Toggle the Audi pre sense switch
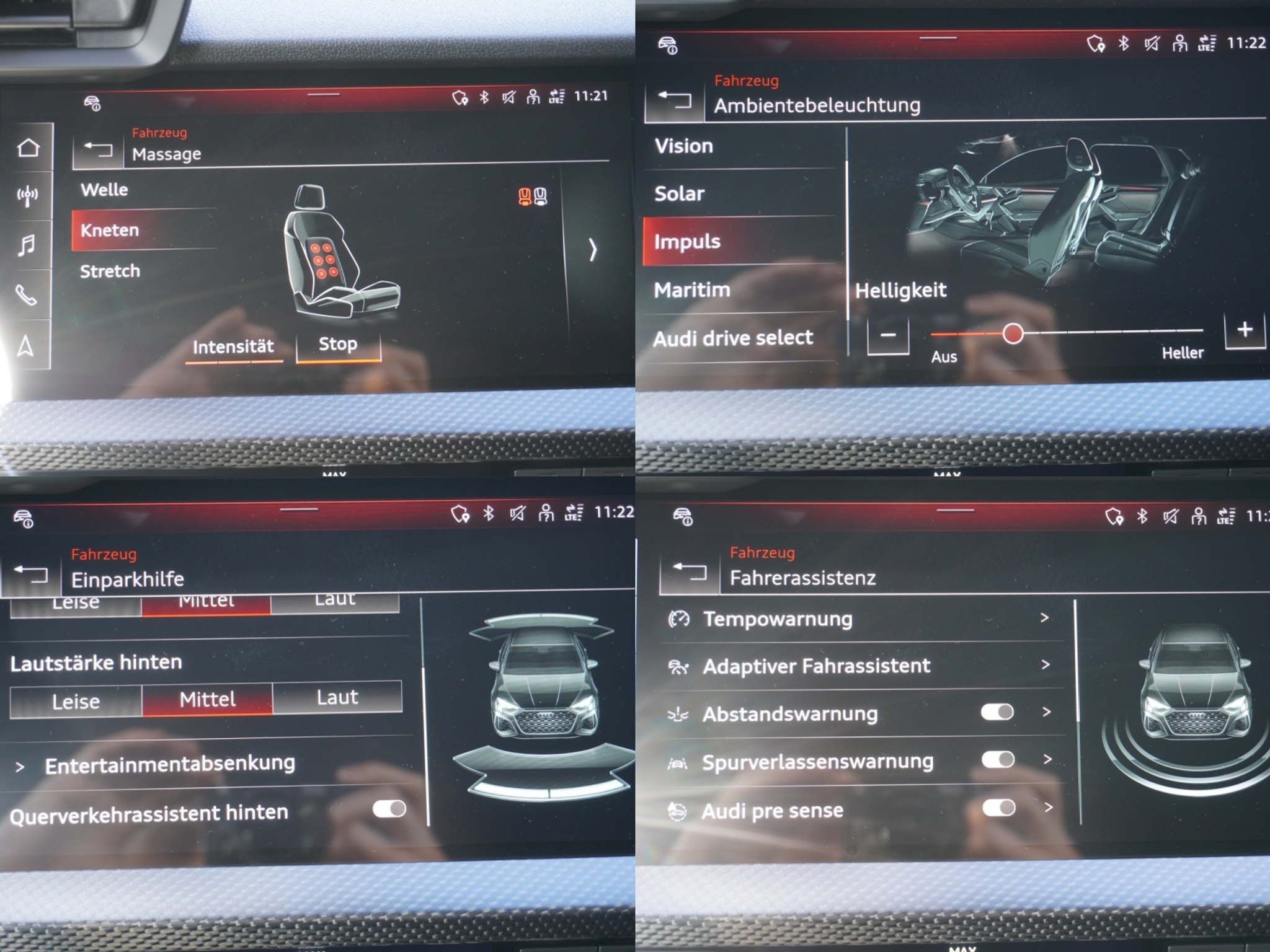Viewport: 1270px width, 952px height. (x=998, y=808)
